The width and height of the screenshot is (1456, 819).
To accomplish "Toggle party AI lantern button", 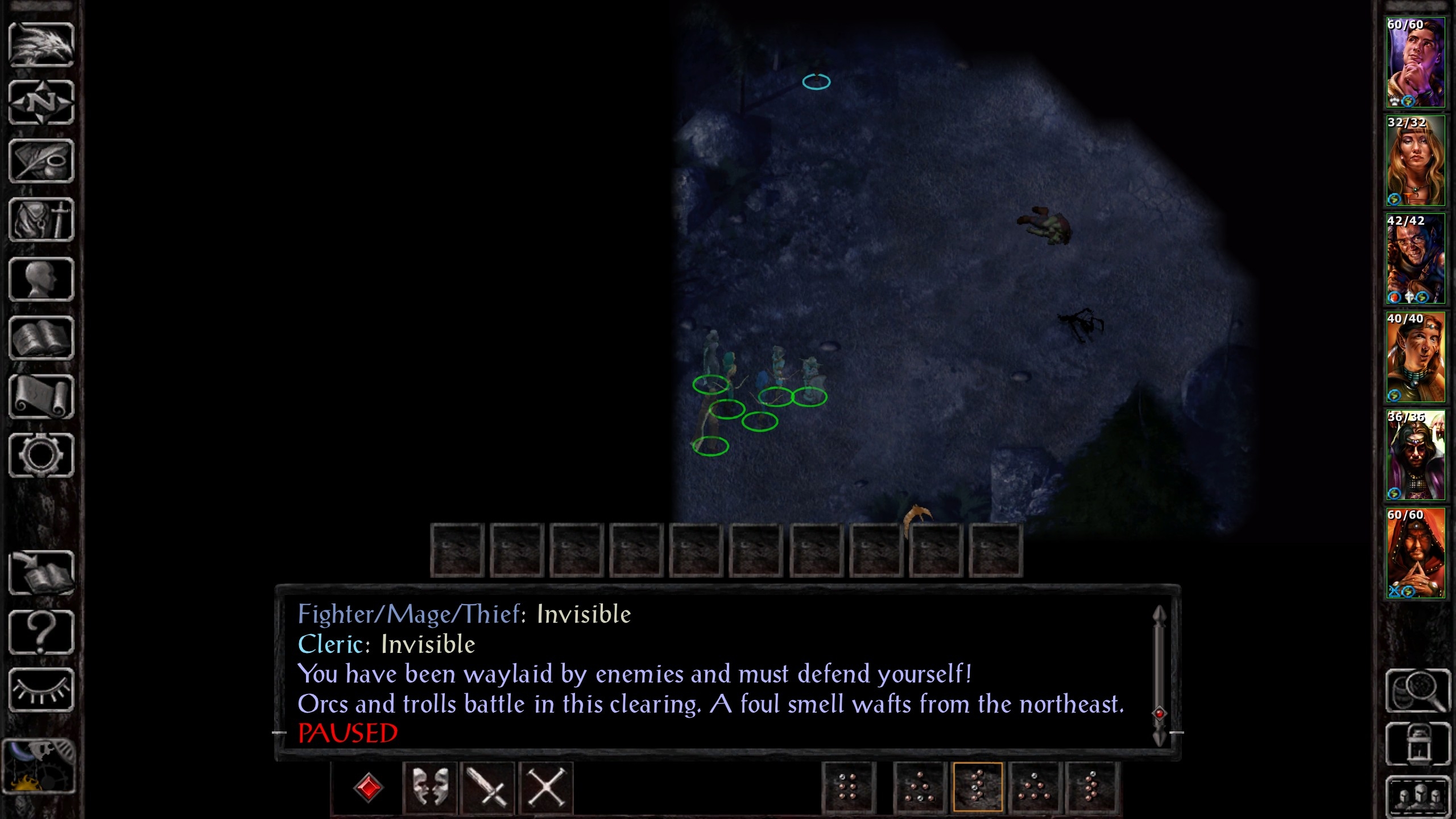I will coord(1418,744).
